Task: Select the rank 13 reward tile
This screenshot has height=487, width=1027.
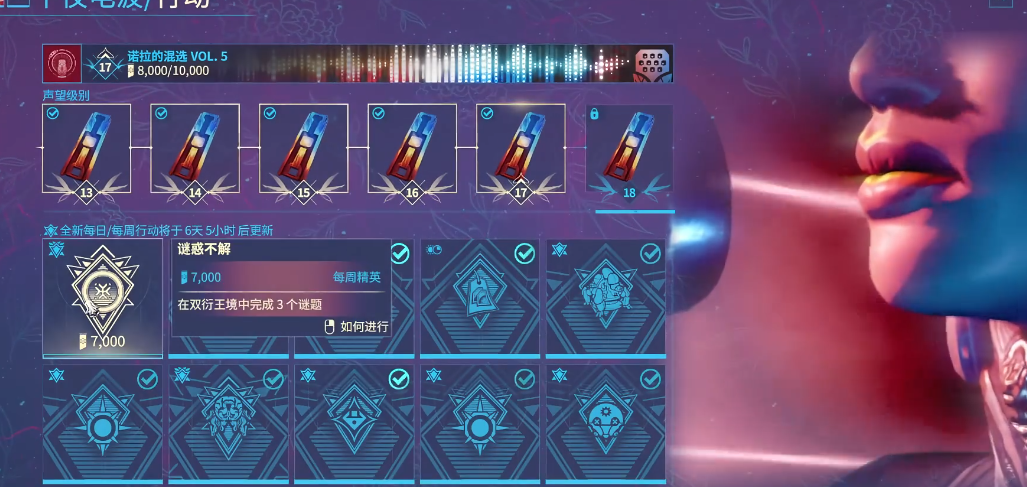Action: 86,148
